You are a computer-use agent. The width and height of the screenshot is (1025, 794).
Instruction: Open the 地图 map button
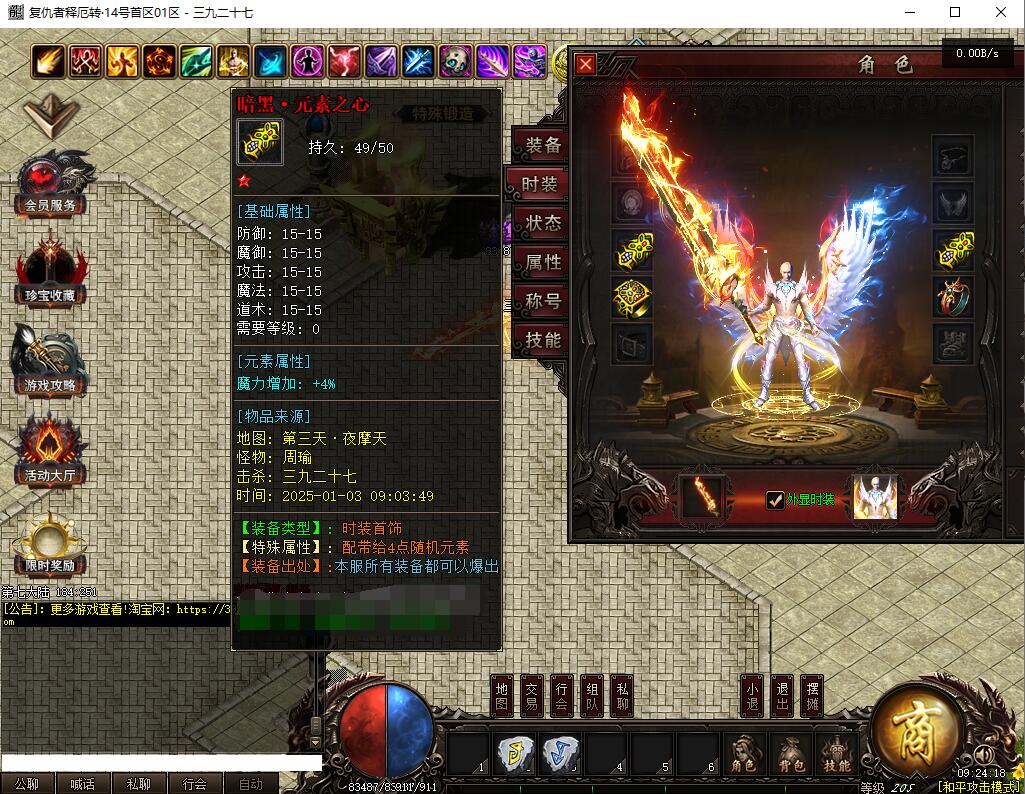click(x=503, y=696)
